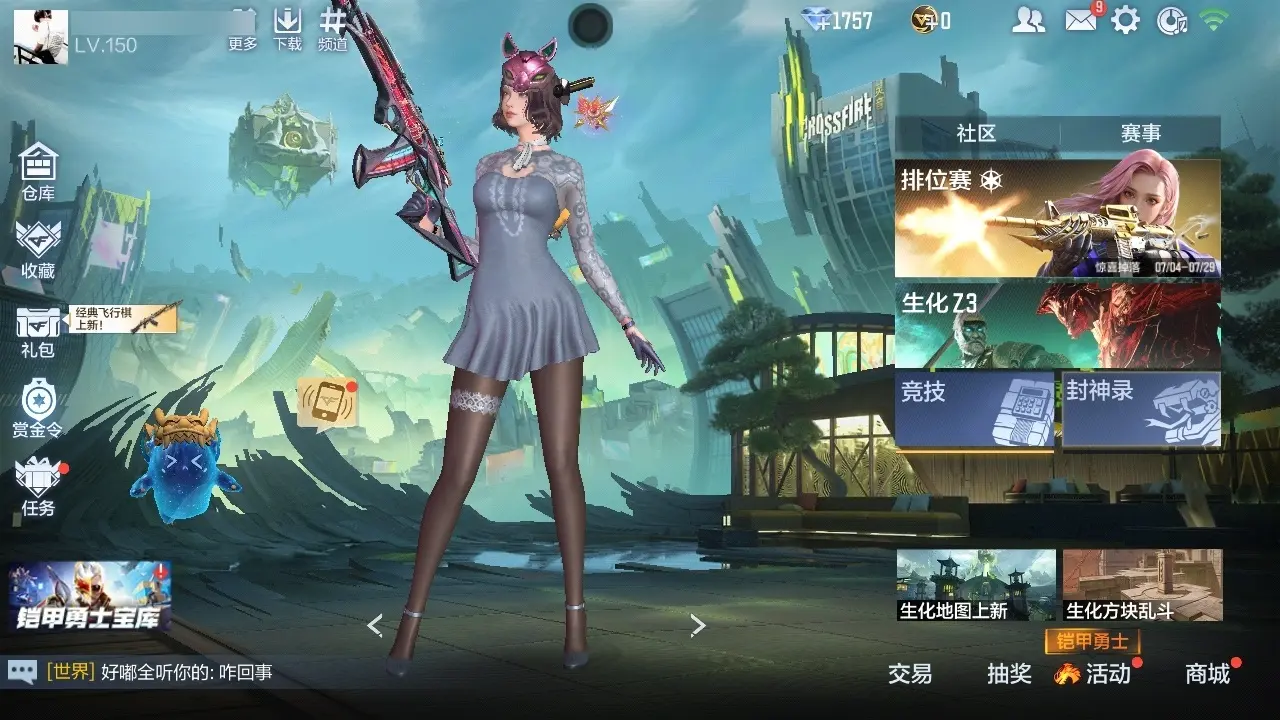Open the 收藏 collection menu

pyautogui.click(x=38, y=249)
